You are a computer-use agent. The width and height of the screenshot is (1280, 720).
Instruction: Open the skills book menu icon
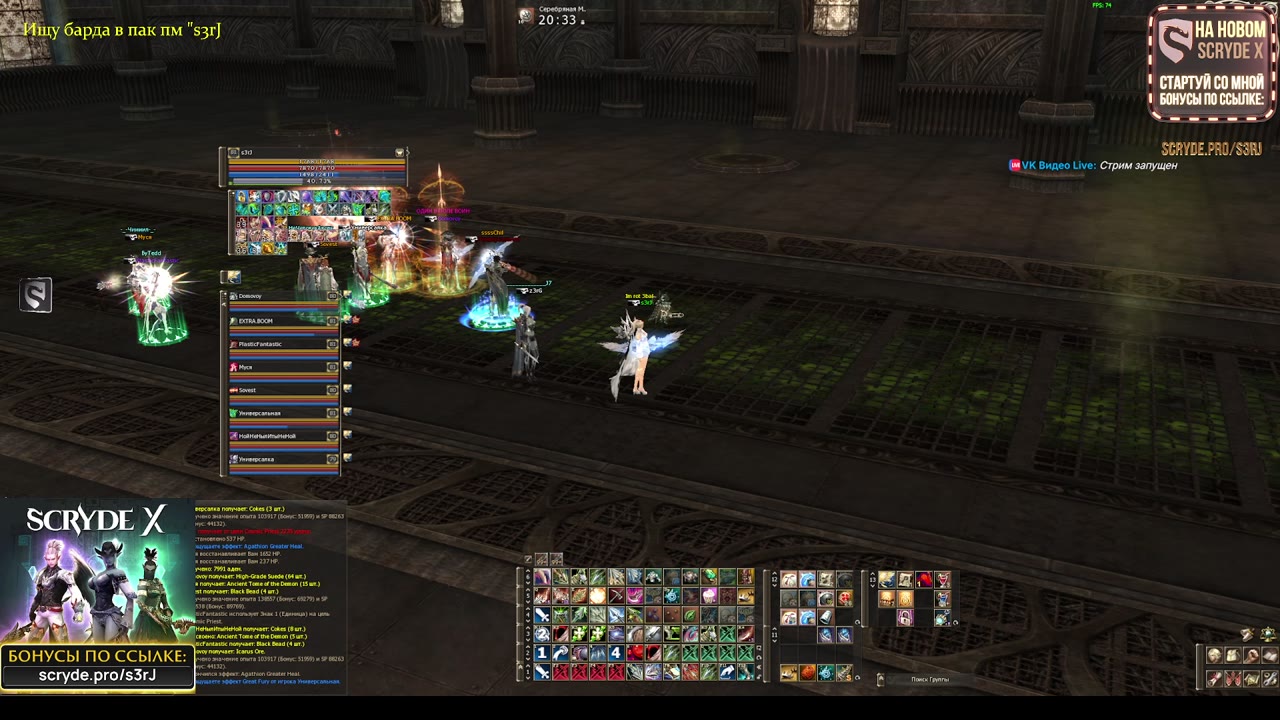(x=1270, y=656)
